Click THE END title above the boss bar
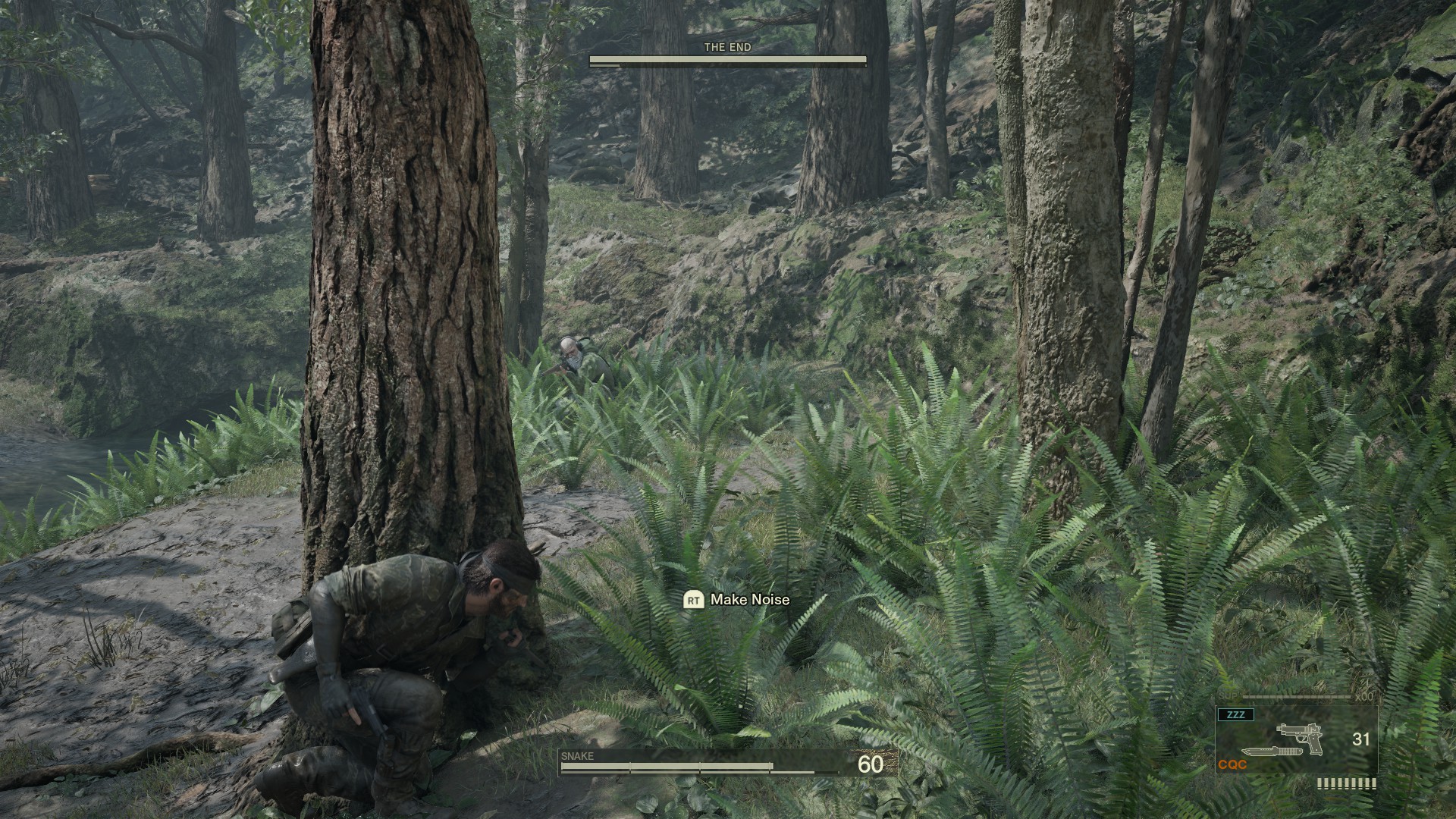The image size is (1456, 819). [727, 46]
